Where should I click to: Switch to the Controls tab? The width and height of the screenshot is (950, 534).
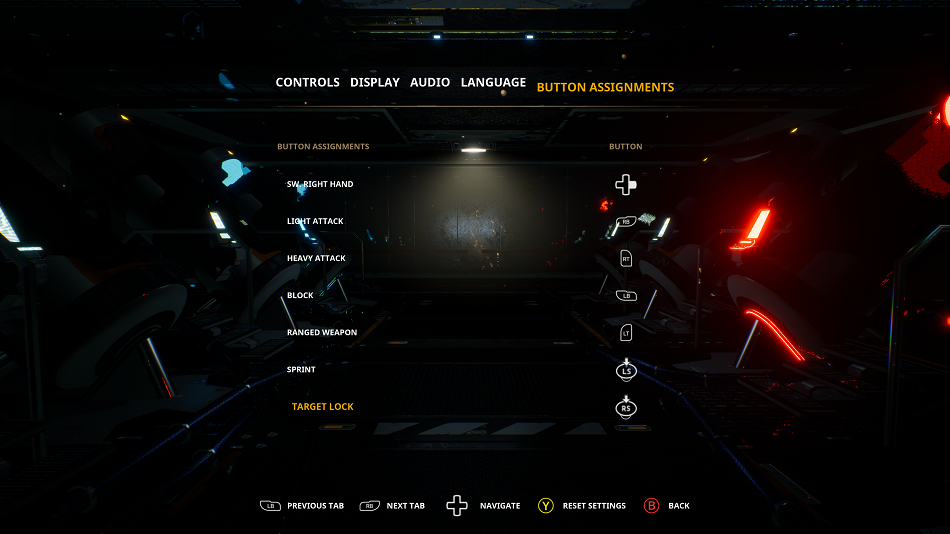307,83
